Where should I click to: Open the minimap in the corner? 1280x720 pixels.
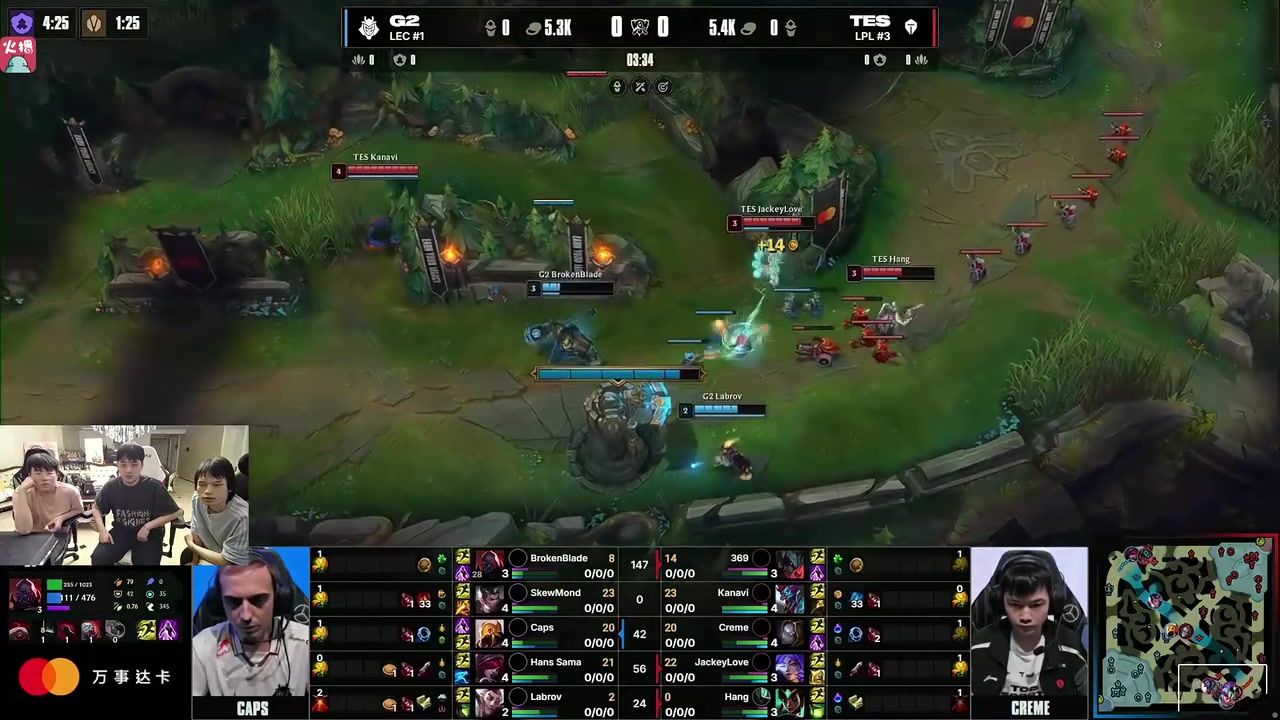tap(1186, 629)
